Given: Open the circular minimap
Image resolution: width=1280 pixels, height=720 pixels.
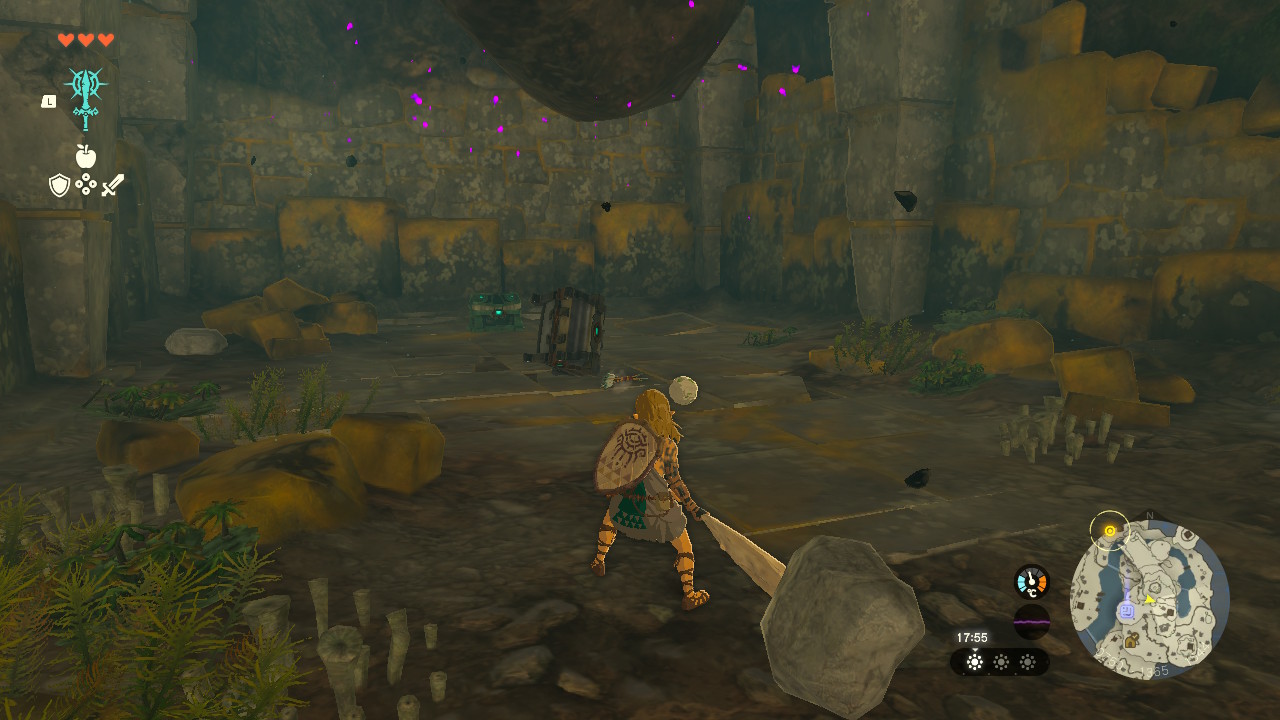Looking at the screenshot, I should click(1149, 599).
